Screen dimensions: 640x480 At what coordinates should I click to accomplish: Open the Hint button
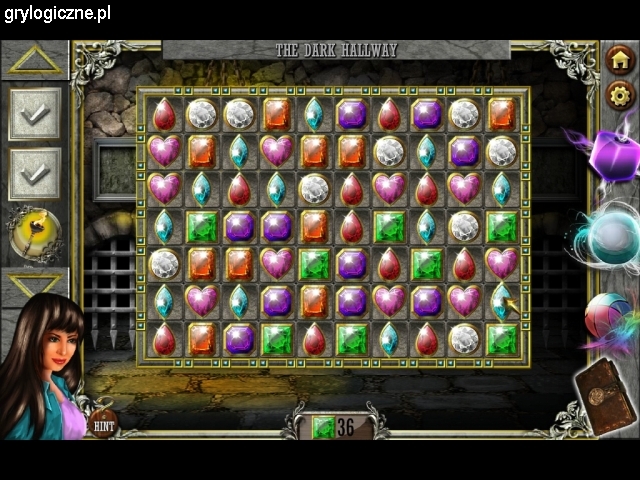(101, 424)
